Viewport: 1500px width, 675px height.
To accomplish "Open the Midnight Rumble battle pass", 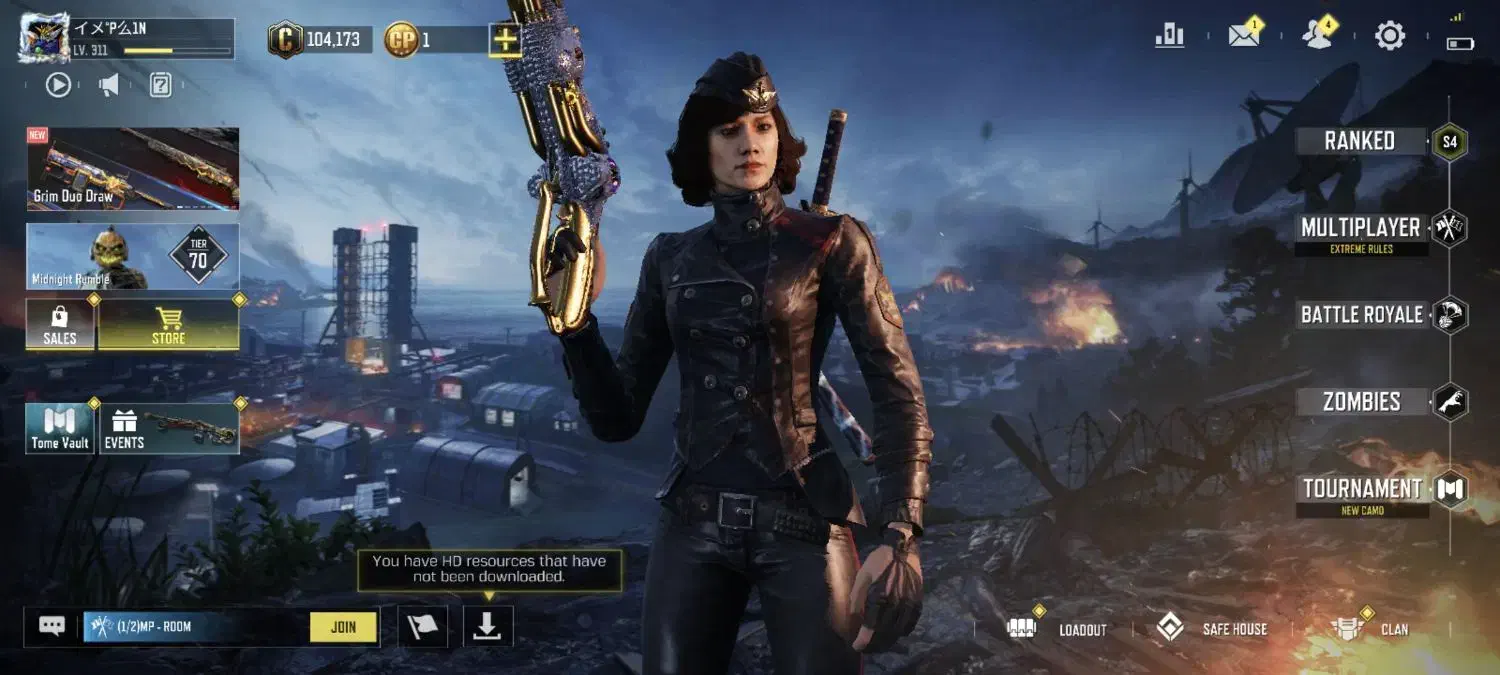I will coord(133,257).
